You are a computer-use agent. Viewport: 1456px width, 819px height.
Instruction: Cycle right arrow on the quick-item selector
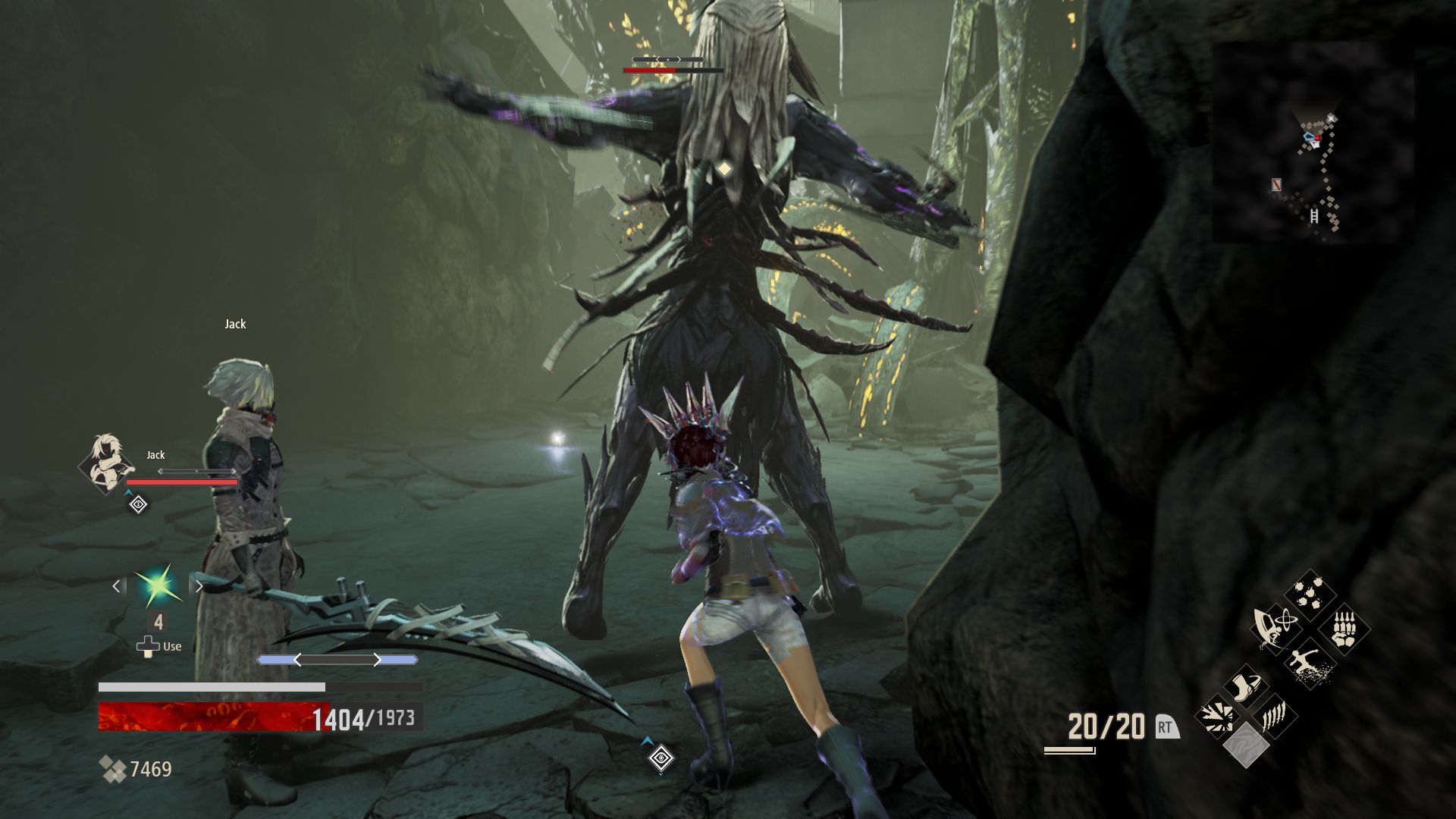point(199,586)
